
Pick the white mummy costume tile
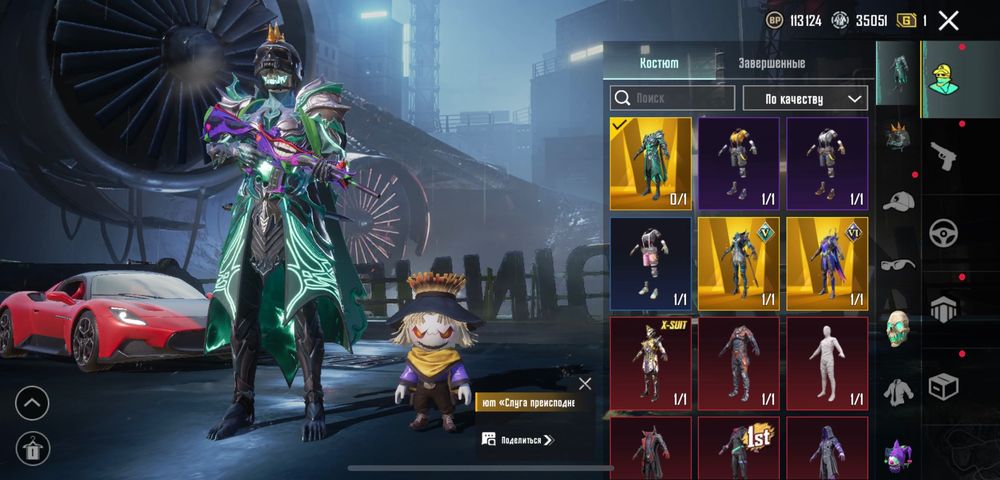tap(827, 363)
